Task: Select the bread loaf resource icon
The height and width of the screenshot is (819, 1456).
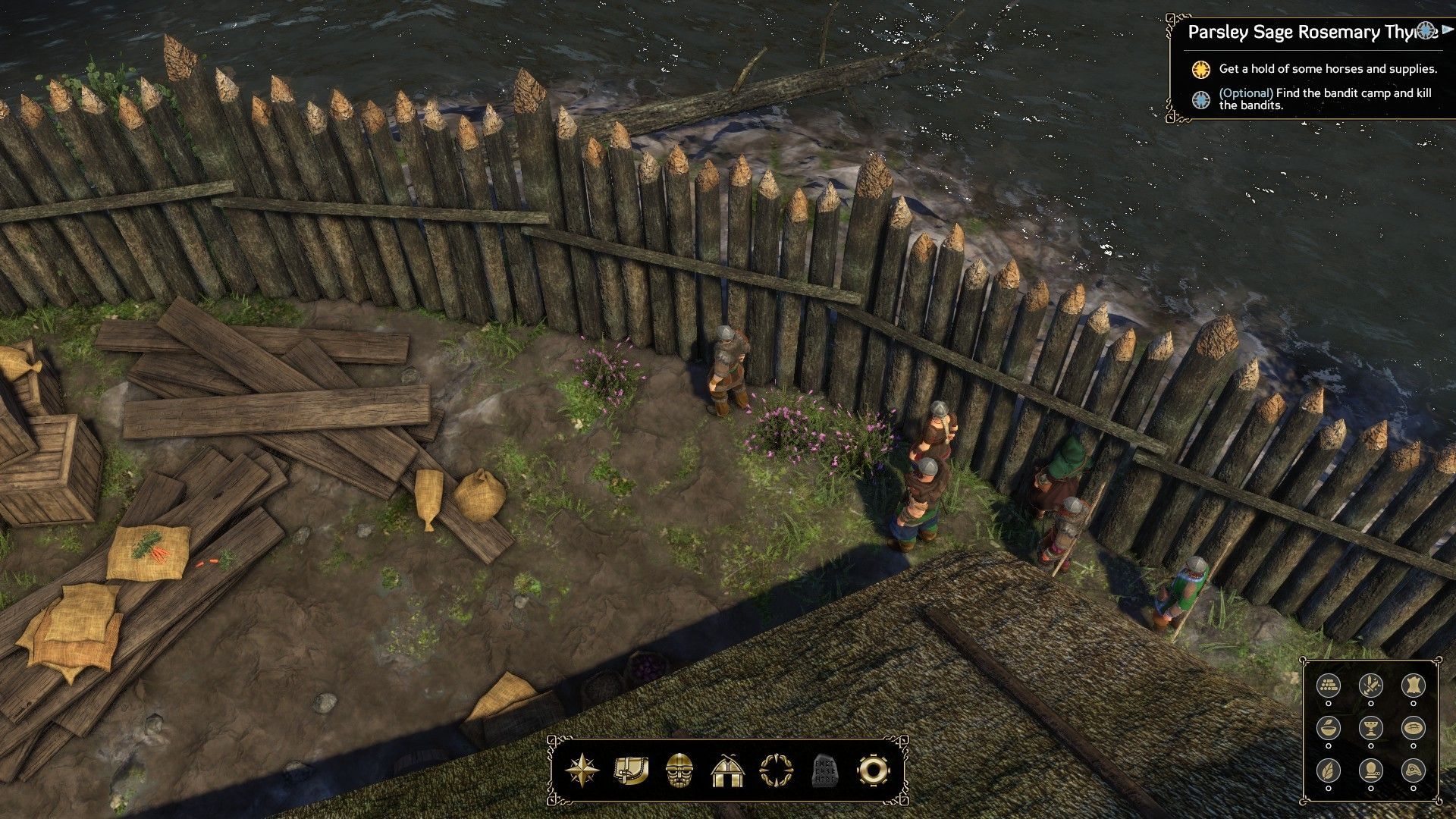Action: 1412,727
